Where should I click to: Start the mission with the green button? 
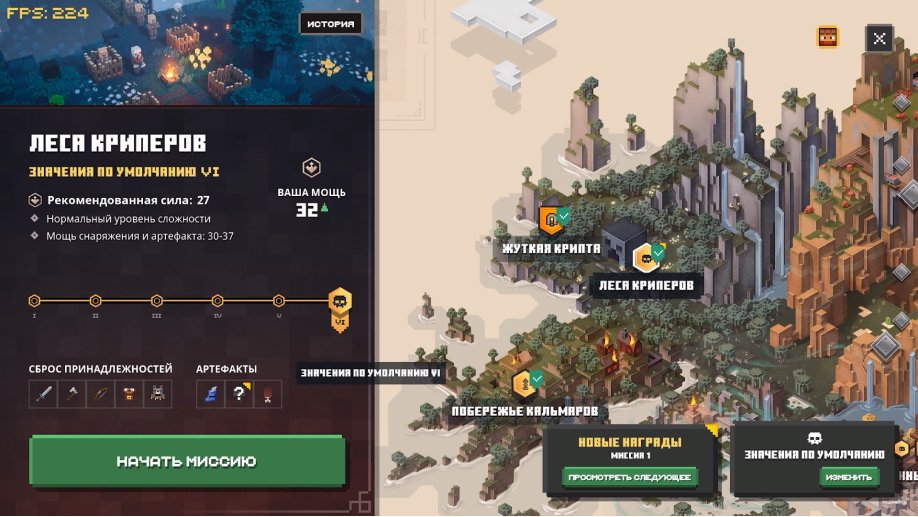[x=187, y=461]
